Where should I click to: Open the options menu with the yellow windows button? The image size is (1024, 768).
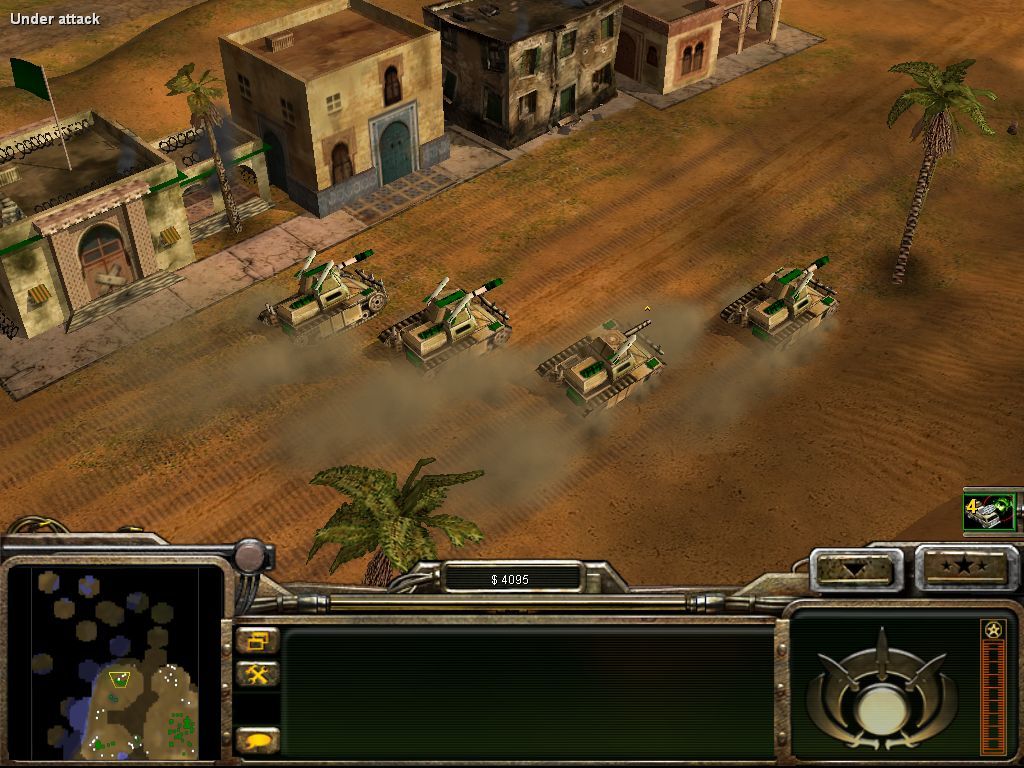pos(258,641)
